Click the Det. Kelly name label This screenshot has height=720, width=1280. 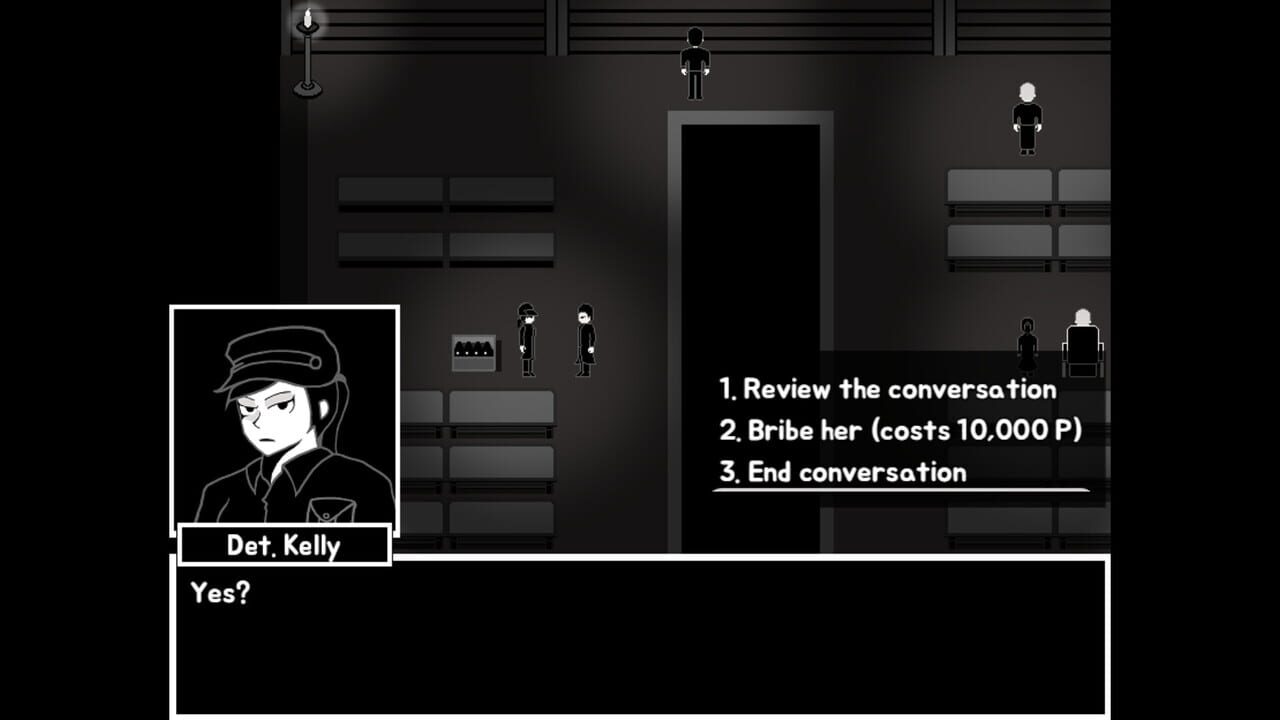point(283,546)
